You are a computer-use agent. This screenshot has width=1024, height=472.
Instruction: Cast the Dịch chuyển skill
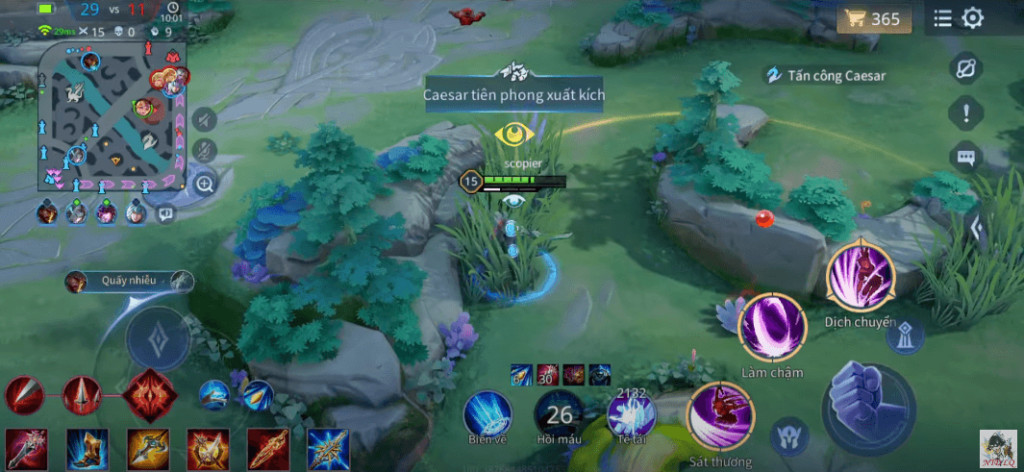point(859,275)
